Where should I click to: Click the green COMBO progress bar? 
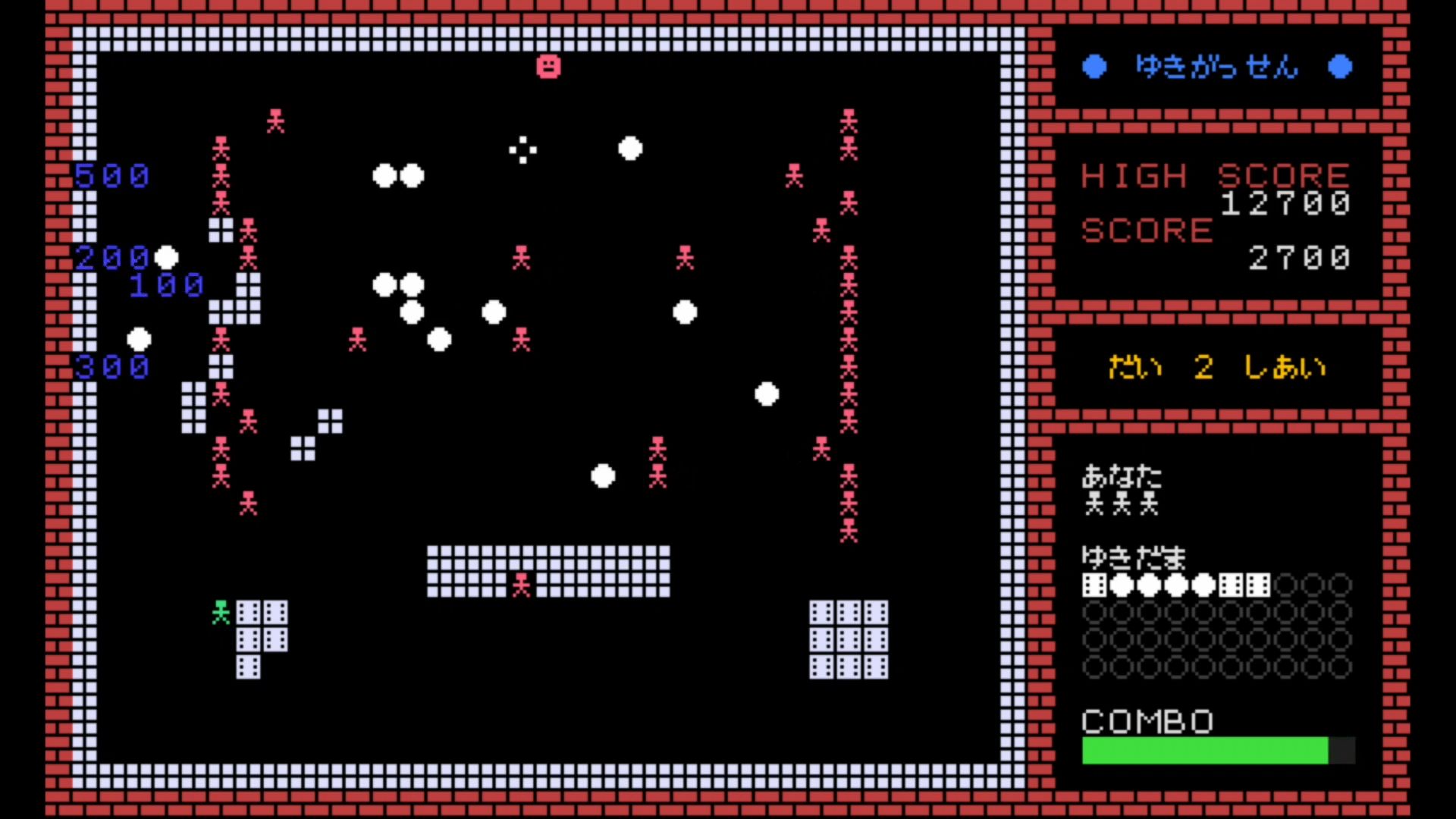tap(1203, 751)
